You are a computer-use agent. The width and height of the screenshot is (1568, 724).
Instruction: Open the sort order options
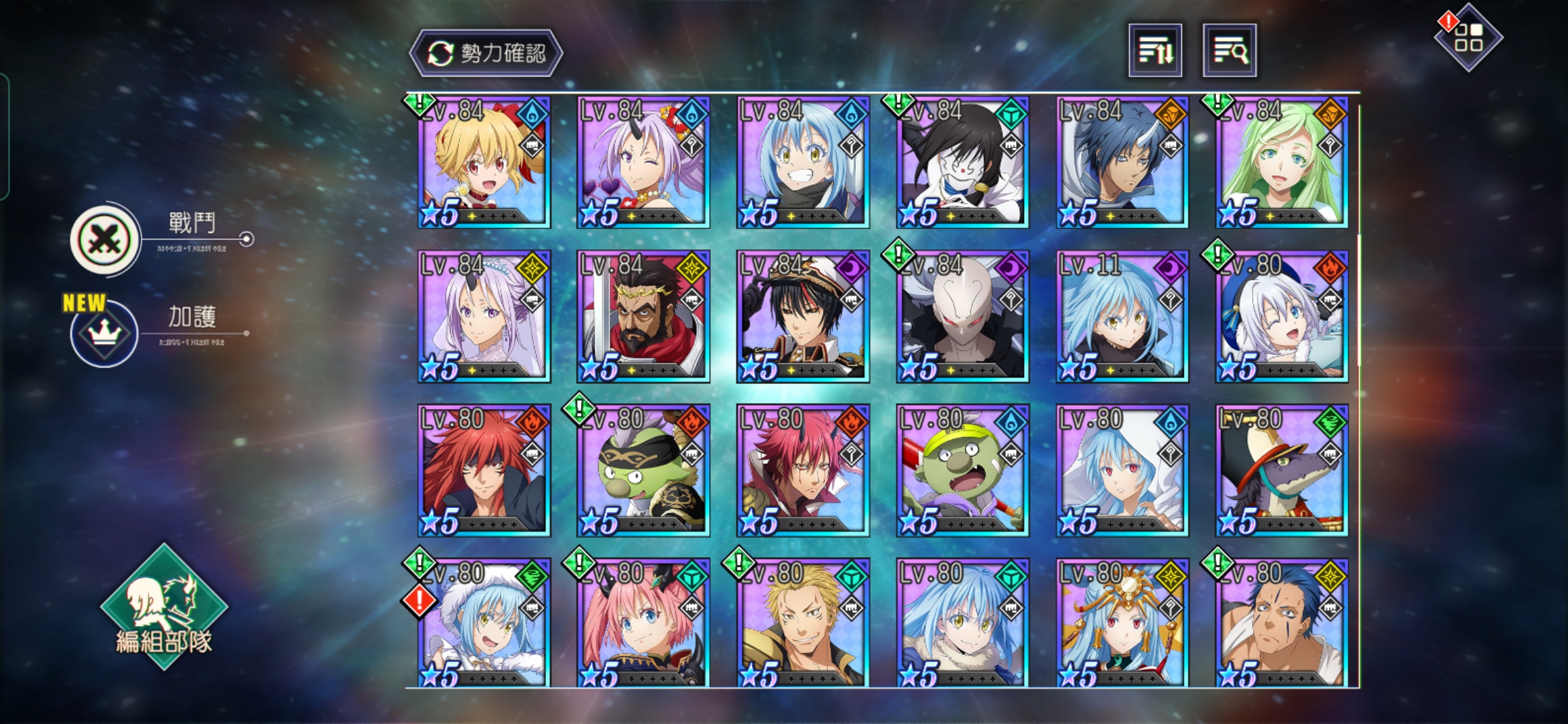[x=1155, y=51]
